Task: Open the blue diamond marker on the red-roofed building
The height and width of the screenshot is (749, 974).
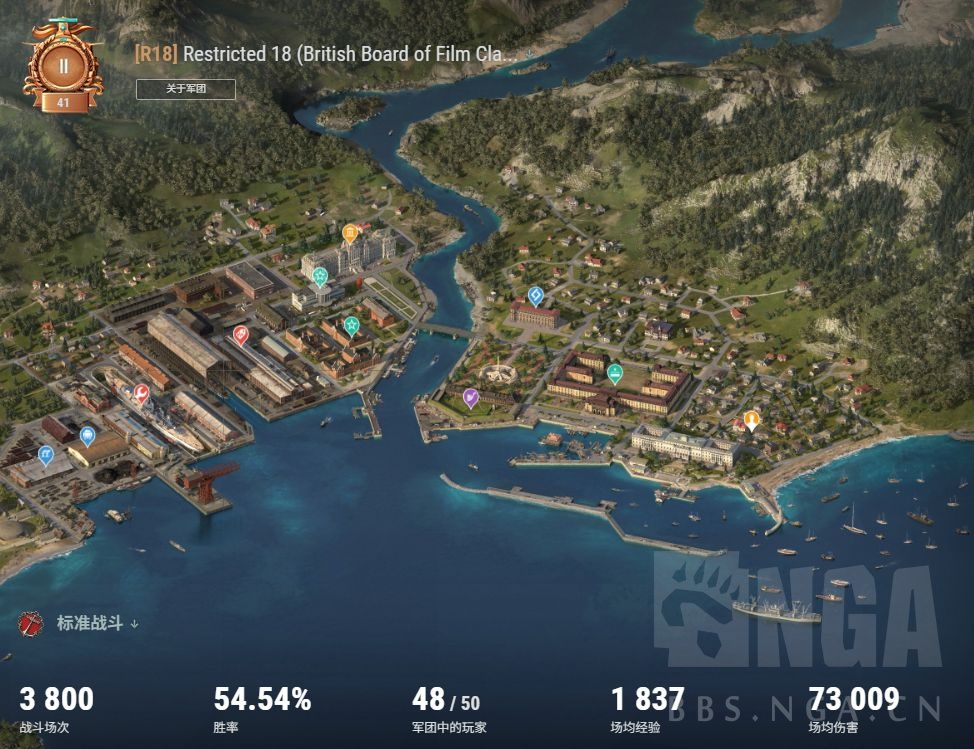Action: 536,295
